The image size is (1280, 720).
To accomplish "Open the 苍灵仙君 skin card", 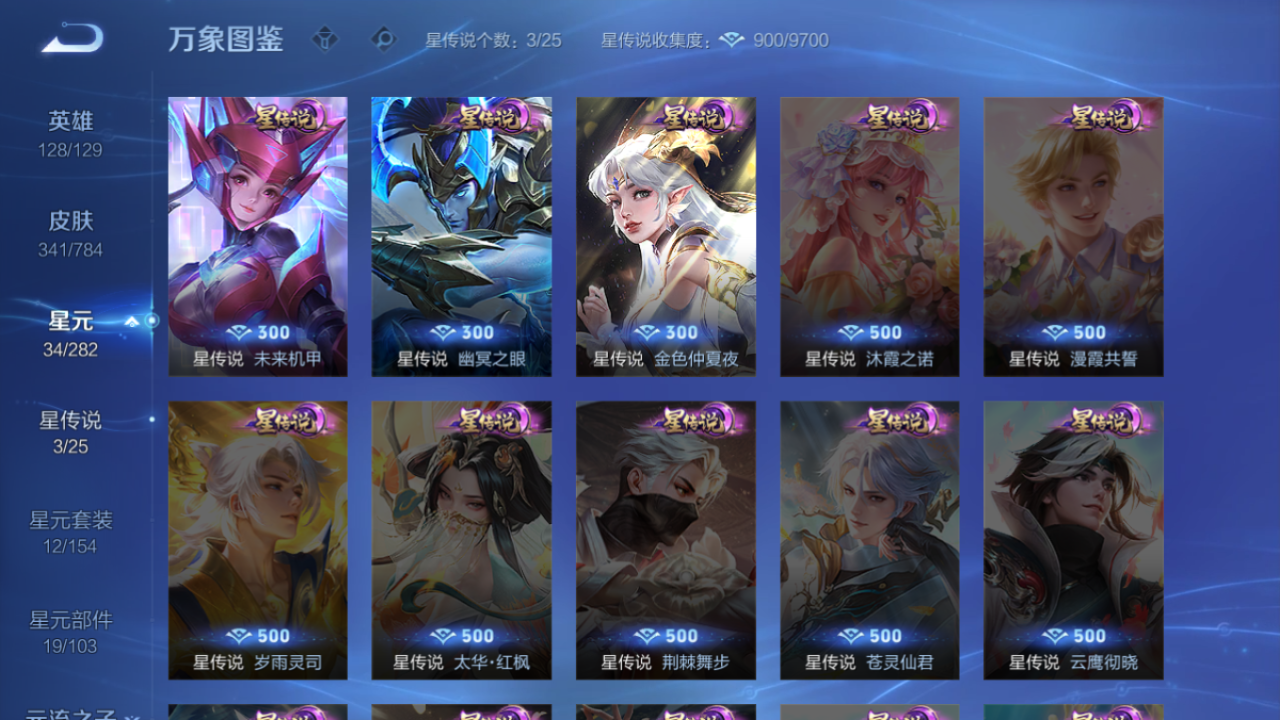I will [869, 540].
